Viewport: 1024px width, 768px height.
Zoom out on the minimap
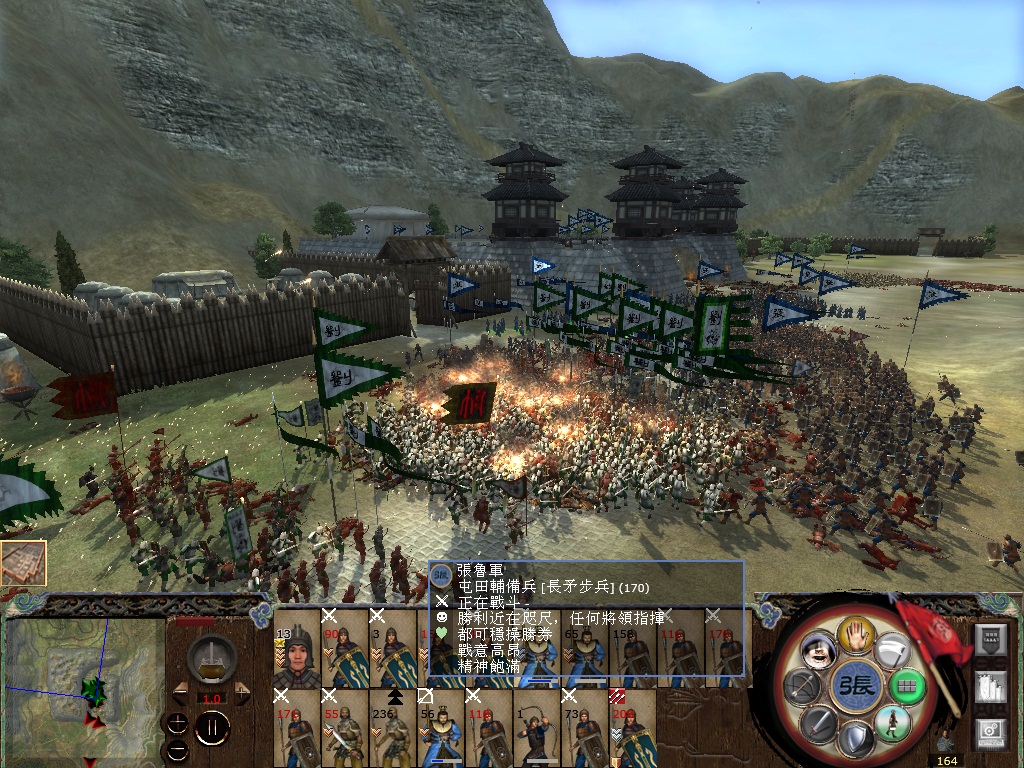(x=177, y=748)
